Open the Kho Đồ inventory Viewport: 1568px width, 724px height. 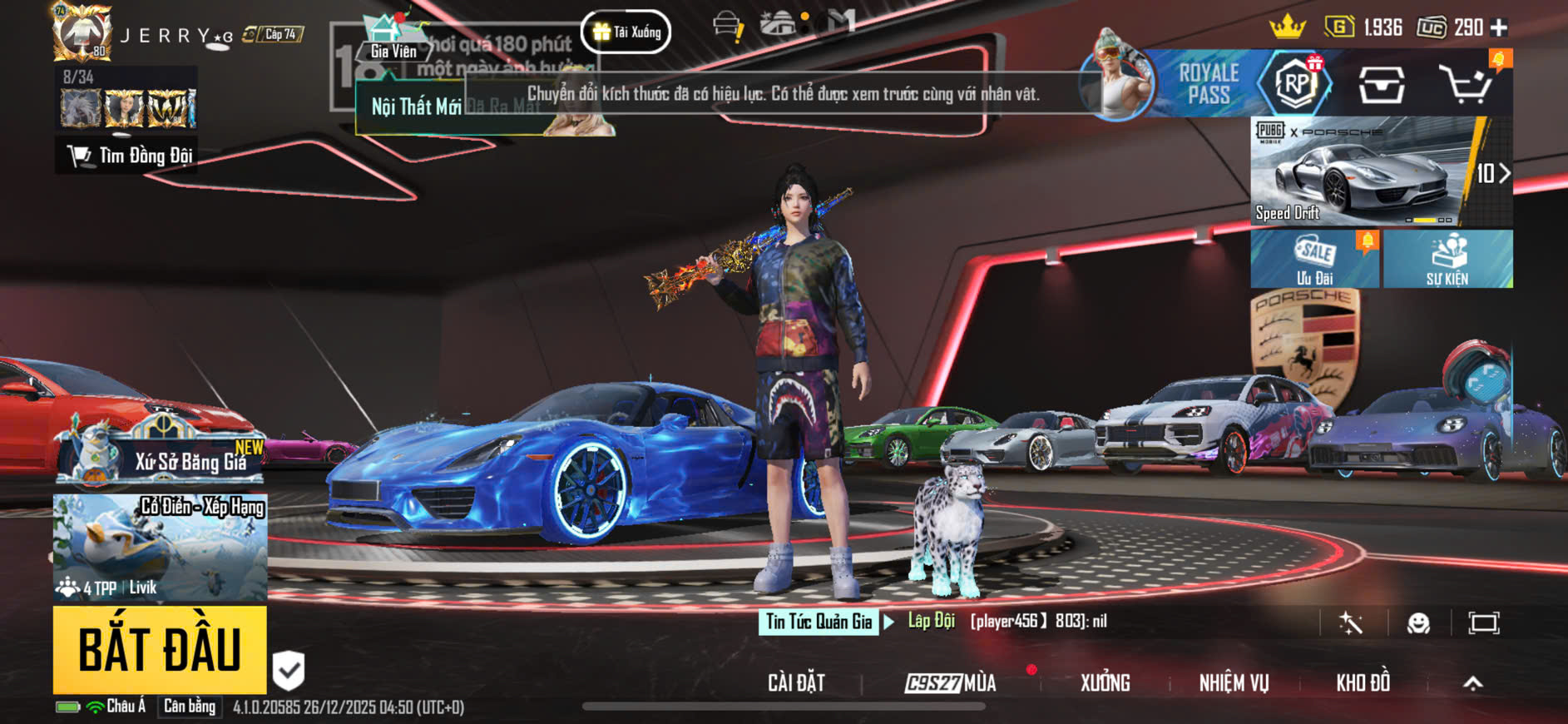(1363, 683)
